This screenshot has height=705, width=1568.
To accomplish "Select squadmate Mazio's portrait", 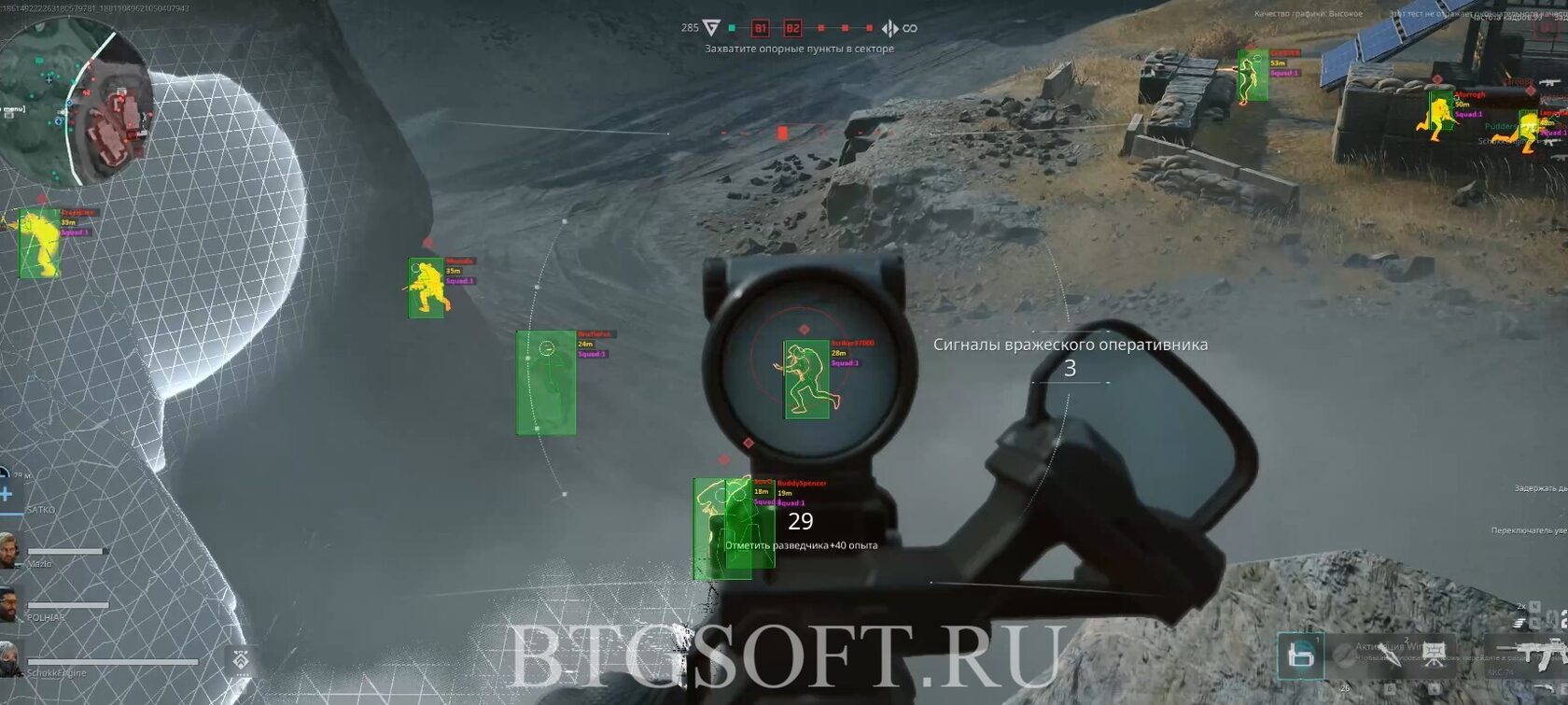I will pyautogui.click(x=9, y=551).
